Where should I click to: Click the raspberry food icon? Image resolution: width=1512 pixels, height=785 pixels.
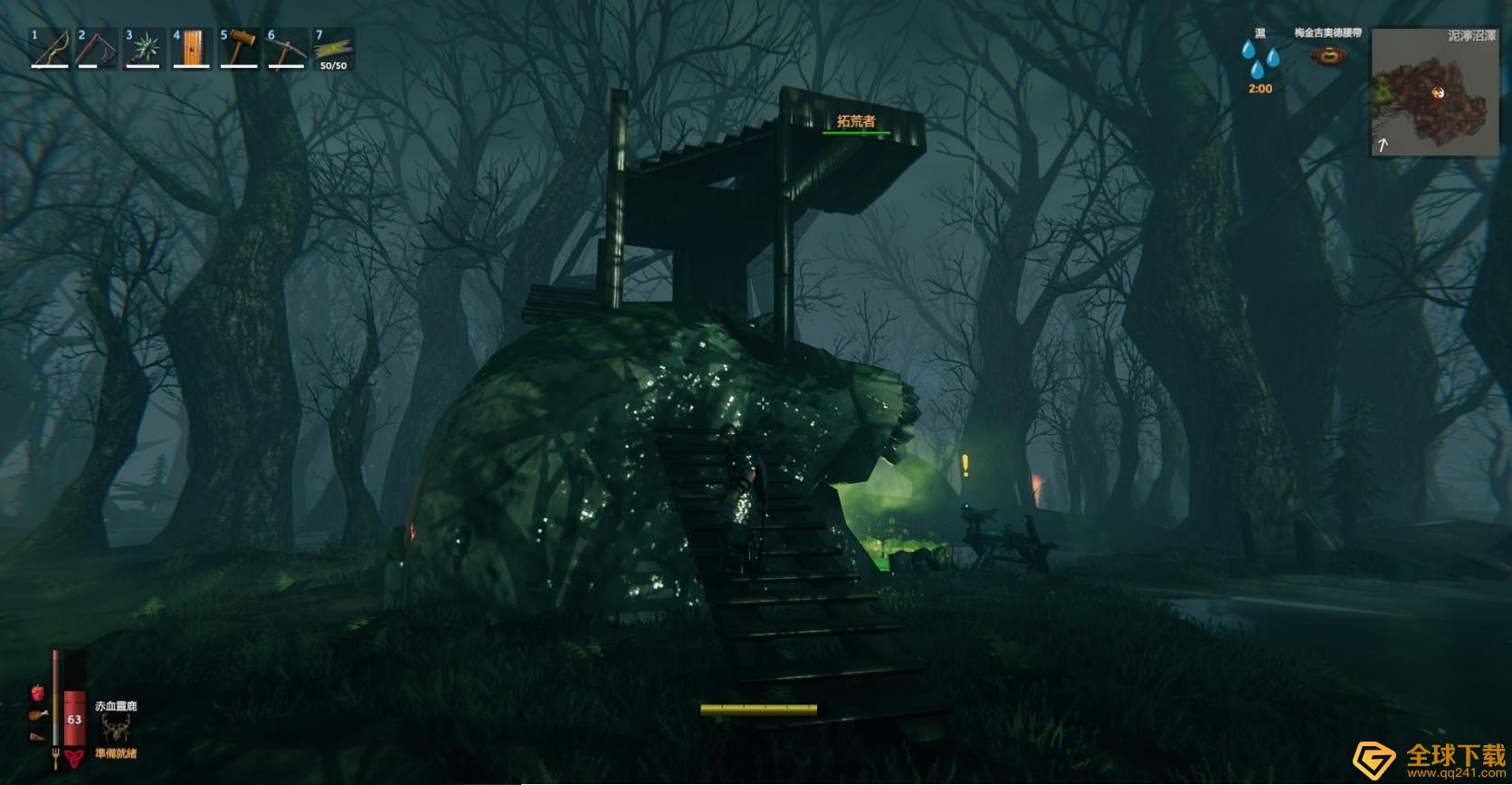(38, 693)
